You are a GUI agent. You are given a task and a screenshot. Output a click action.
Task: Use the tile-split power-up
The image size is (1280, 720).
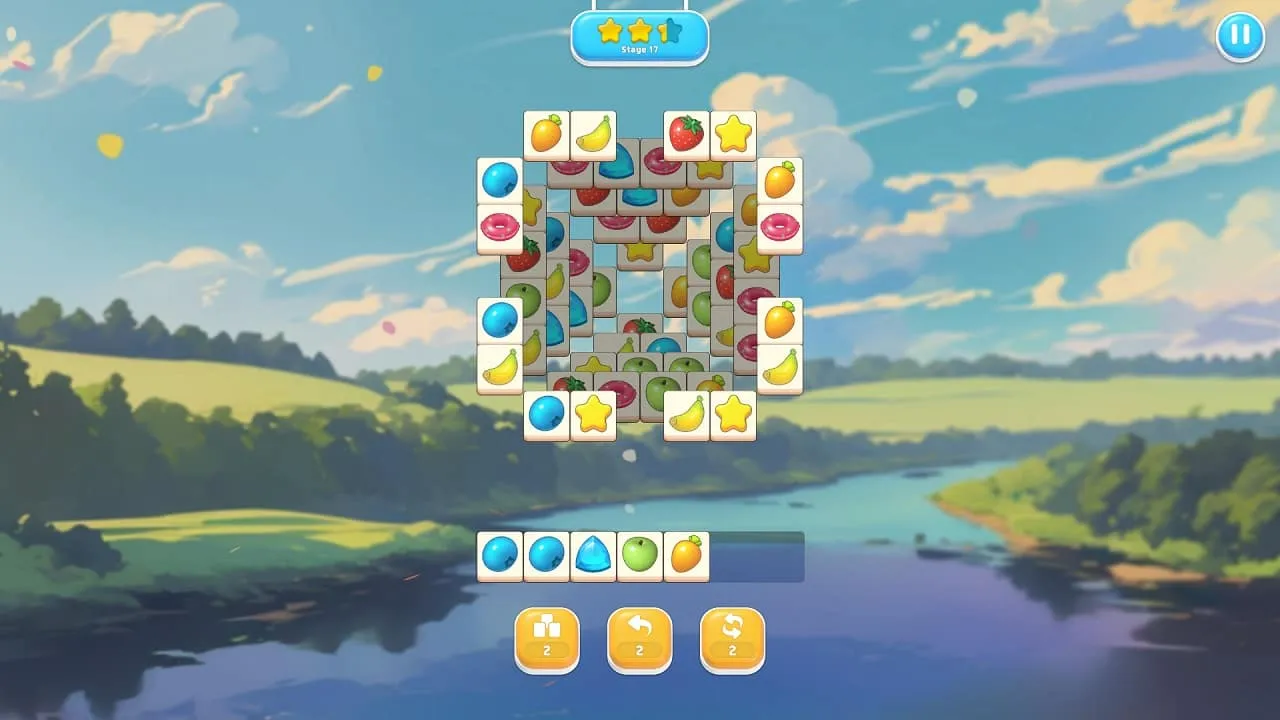pyautogui.click(x=547, y=640)
